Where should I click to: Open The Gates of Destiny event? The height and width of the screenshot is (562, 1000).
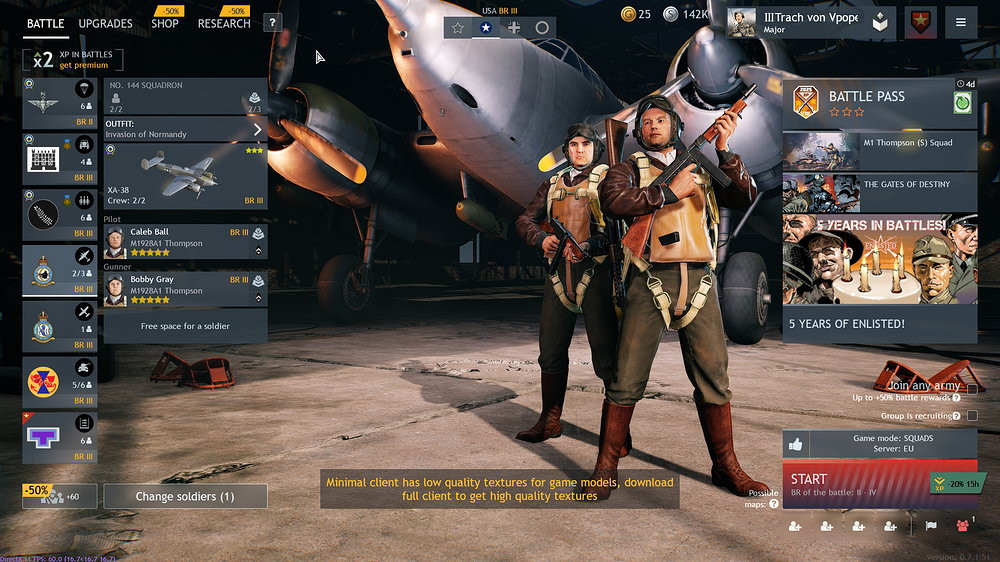click(879, 193)
